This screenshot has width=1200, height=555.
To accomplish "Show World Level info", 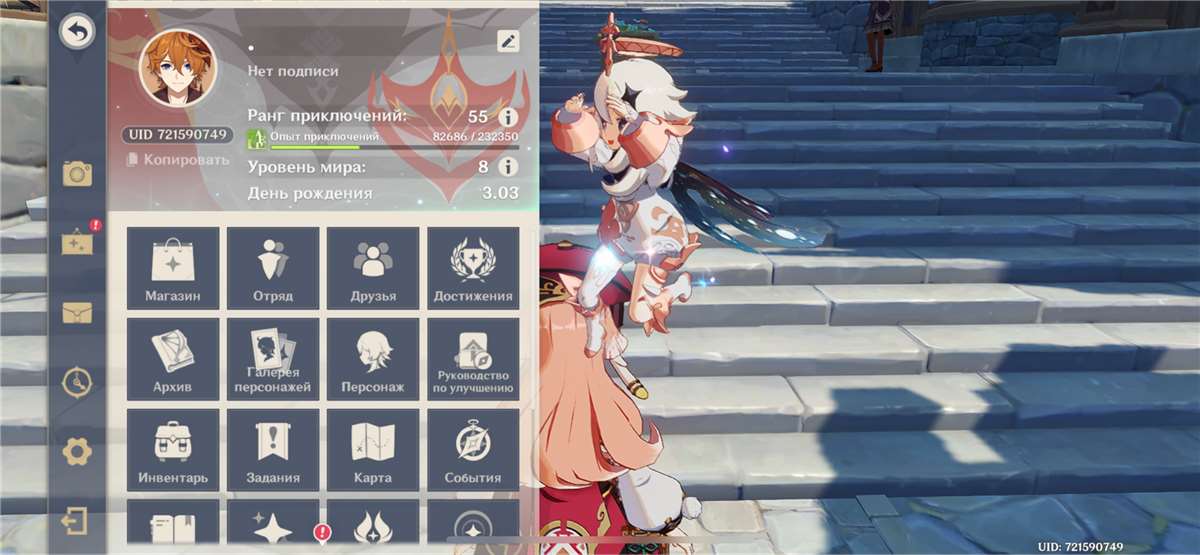I will click(x=508, y=167).
